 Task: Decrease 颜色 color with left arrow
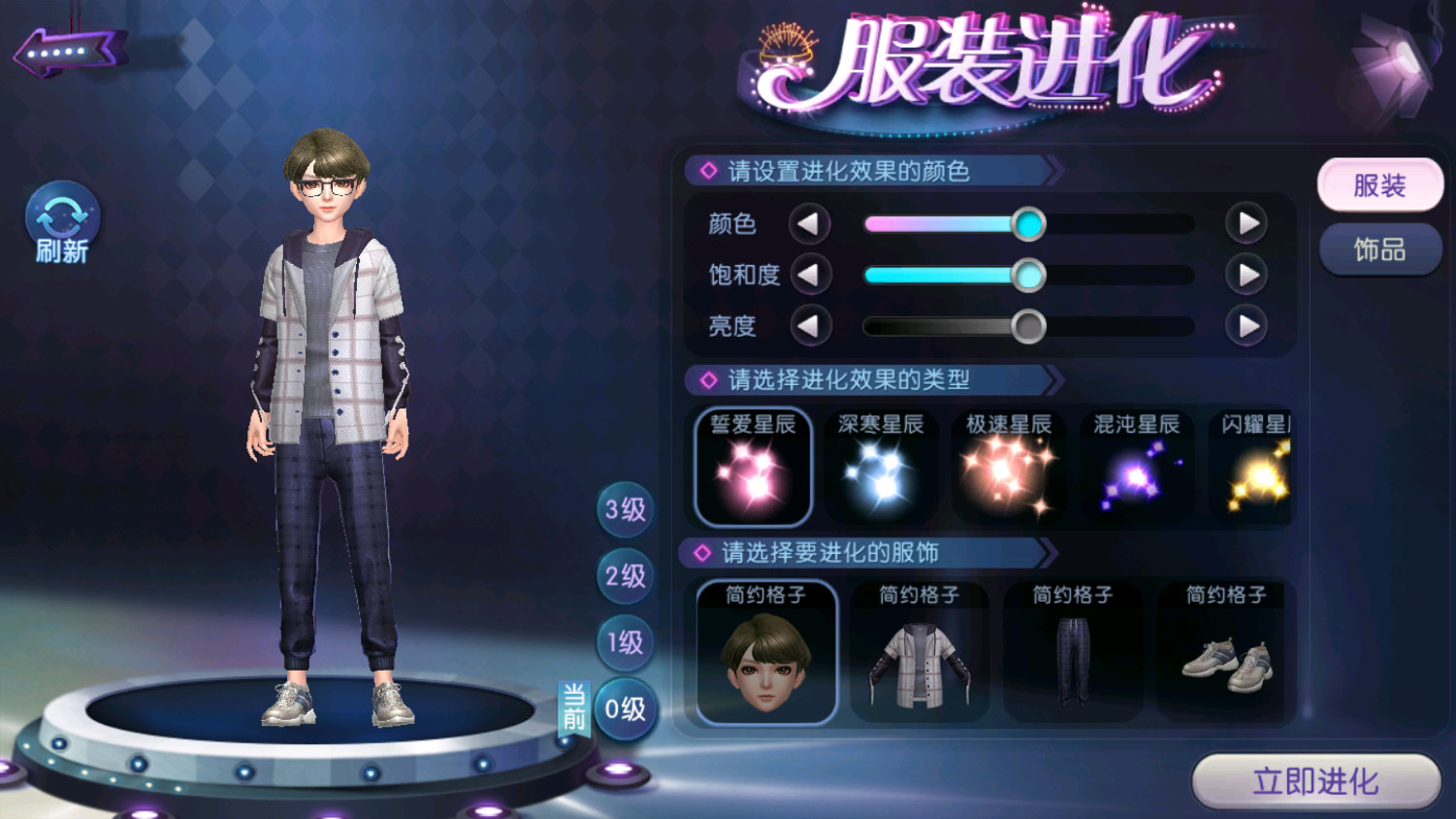[809, 224]
